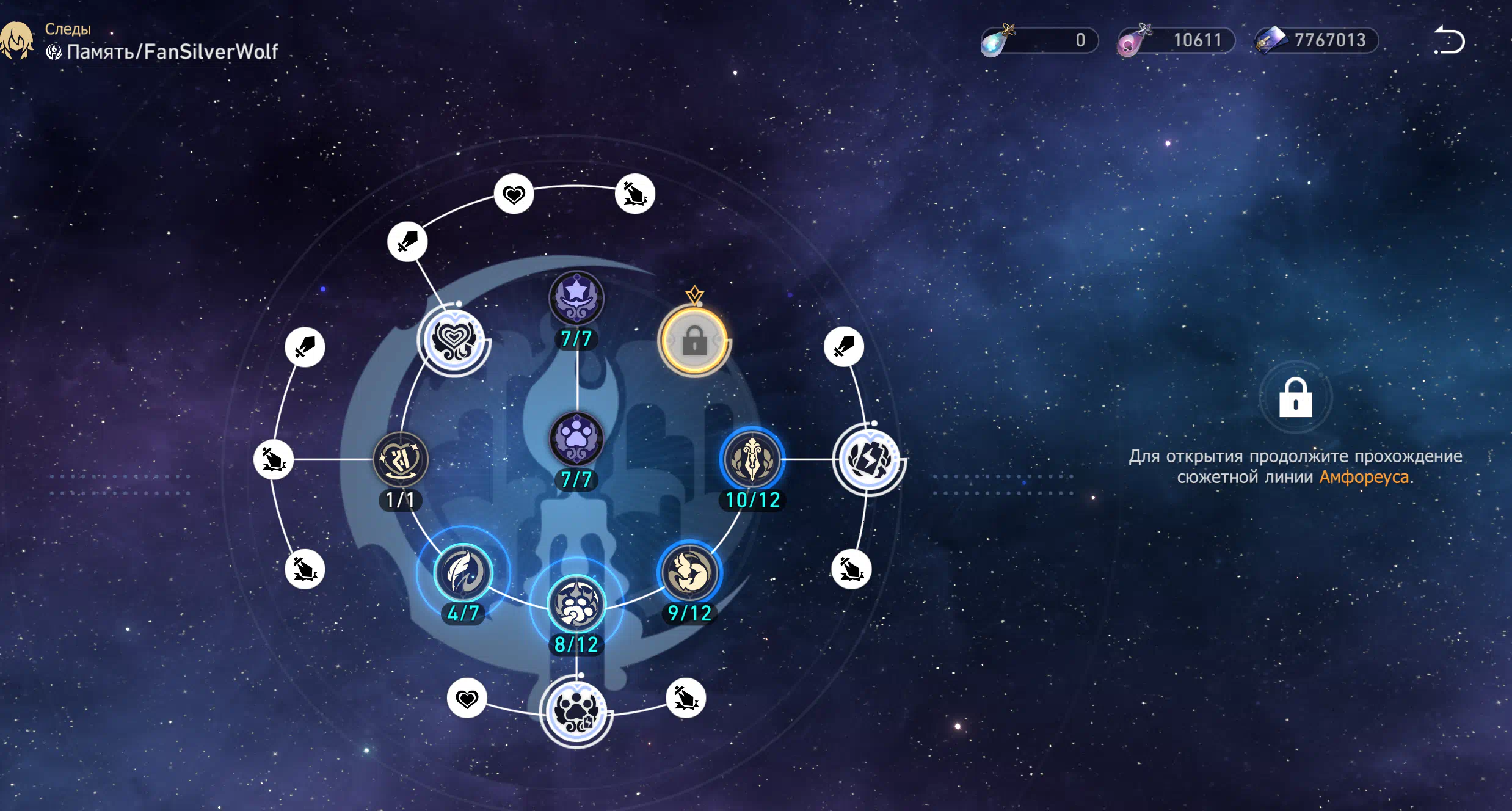Open the character portrait icon

[16, 41]
